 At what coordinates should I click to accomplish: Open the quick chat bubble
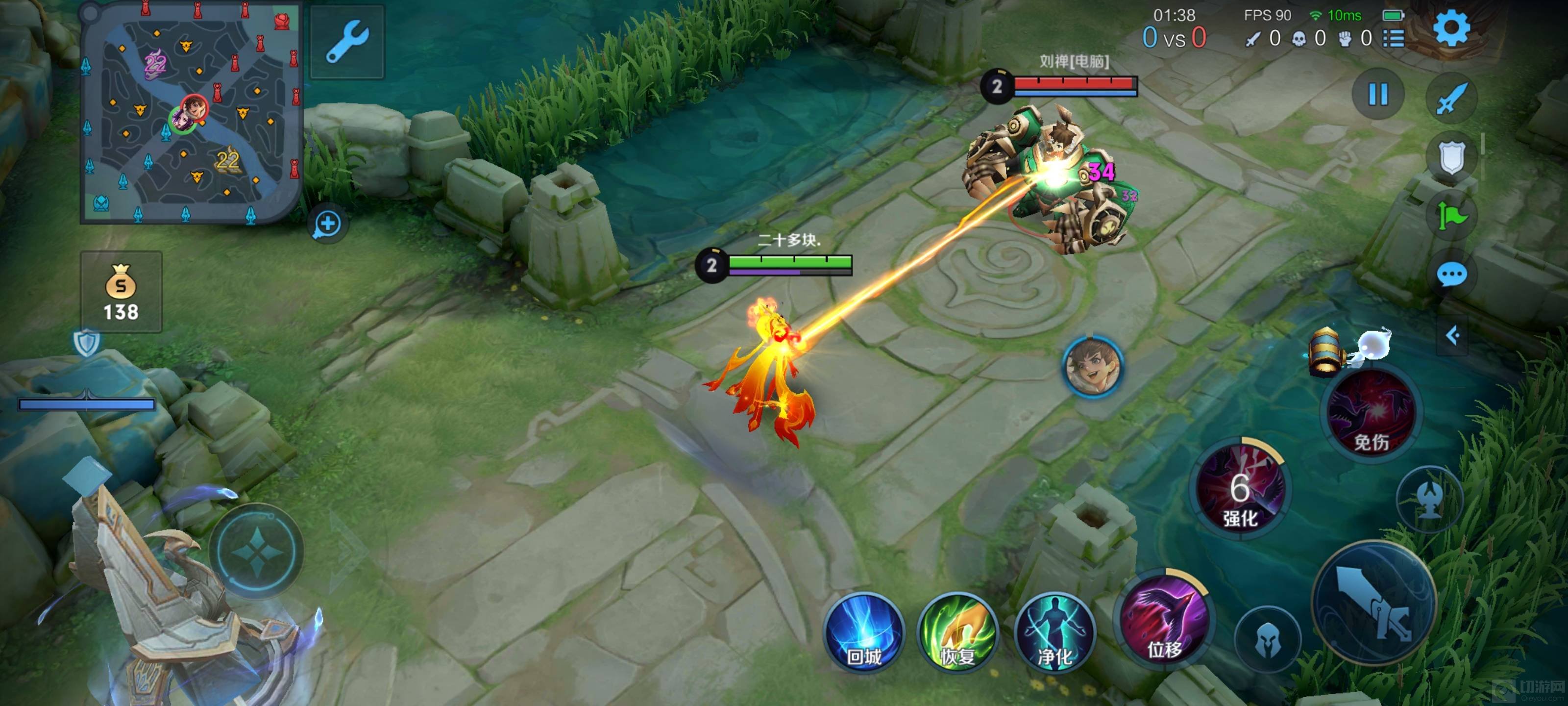pyautogui.click(x=1452, y=275)
